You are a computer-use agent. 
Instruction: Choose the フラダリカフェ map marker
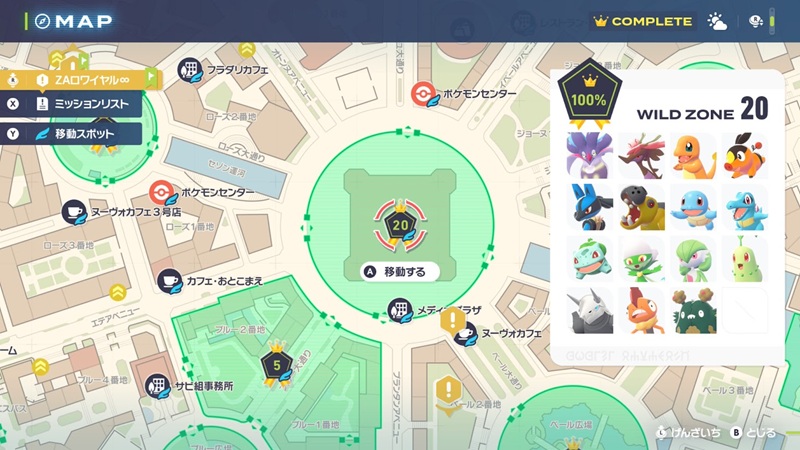[x=190, y=69]
